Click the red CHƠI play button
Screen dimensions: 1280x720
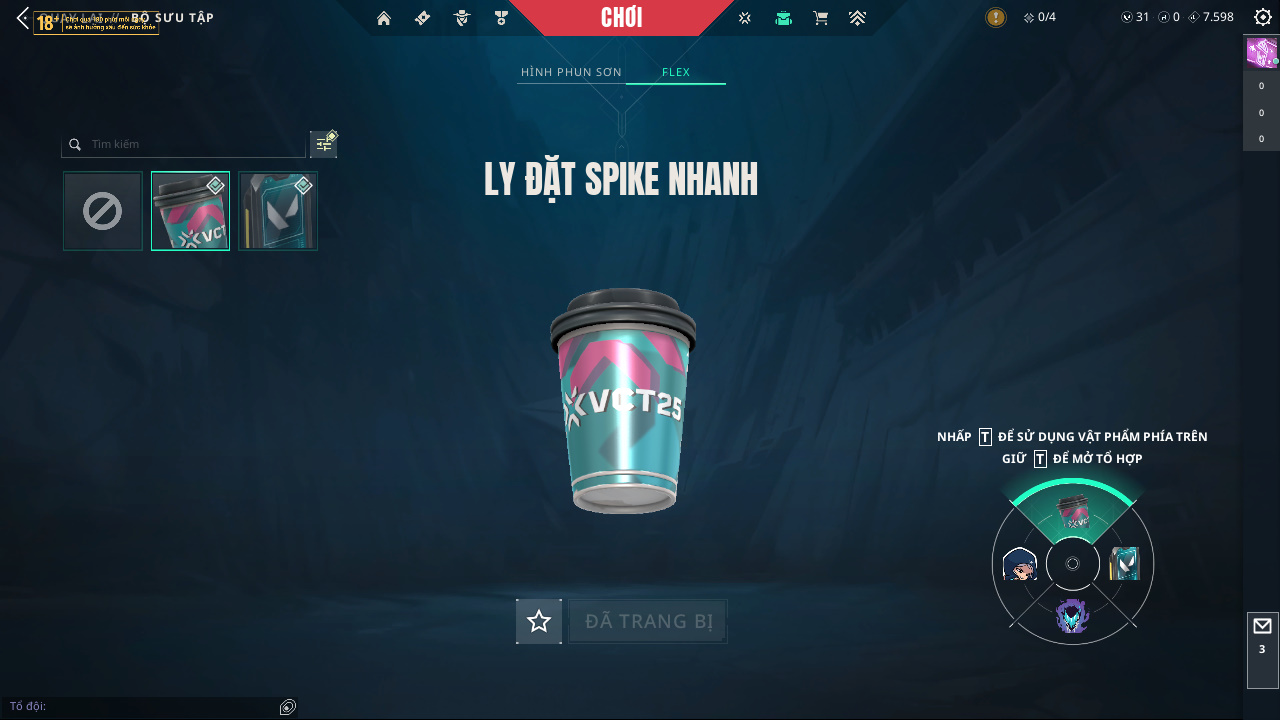point(621,18)
